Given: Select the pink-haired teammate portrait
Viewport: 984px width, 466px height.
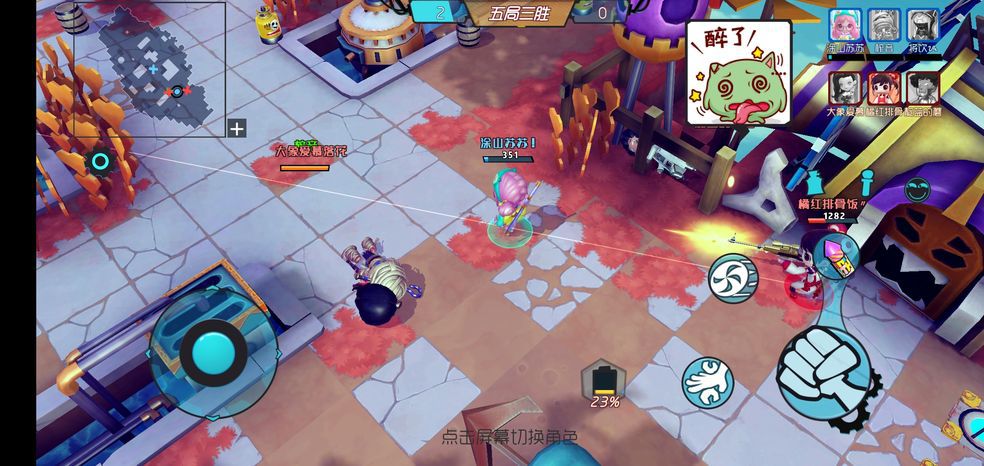Looking at the screenshot, I should 845,24.
